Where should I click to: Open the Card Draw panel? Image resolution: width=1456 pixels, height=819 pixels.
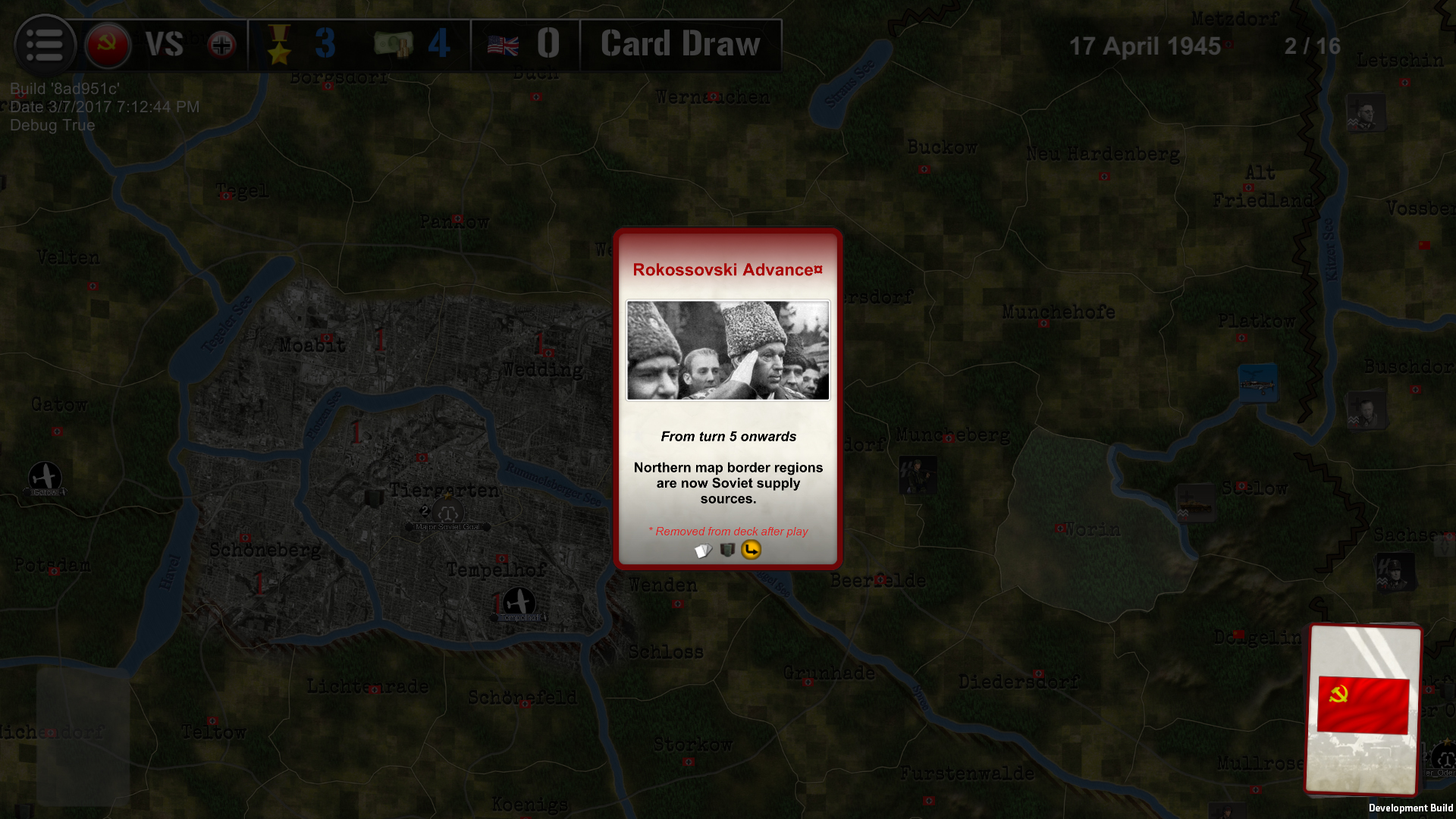click(x=679, y=44)
